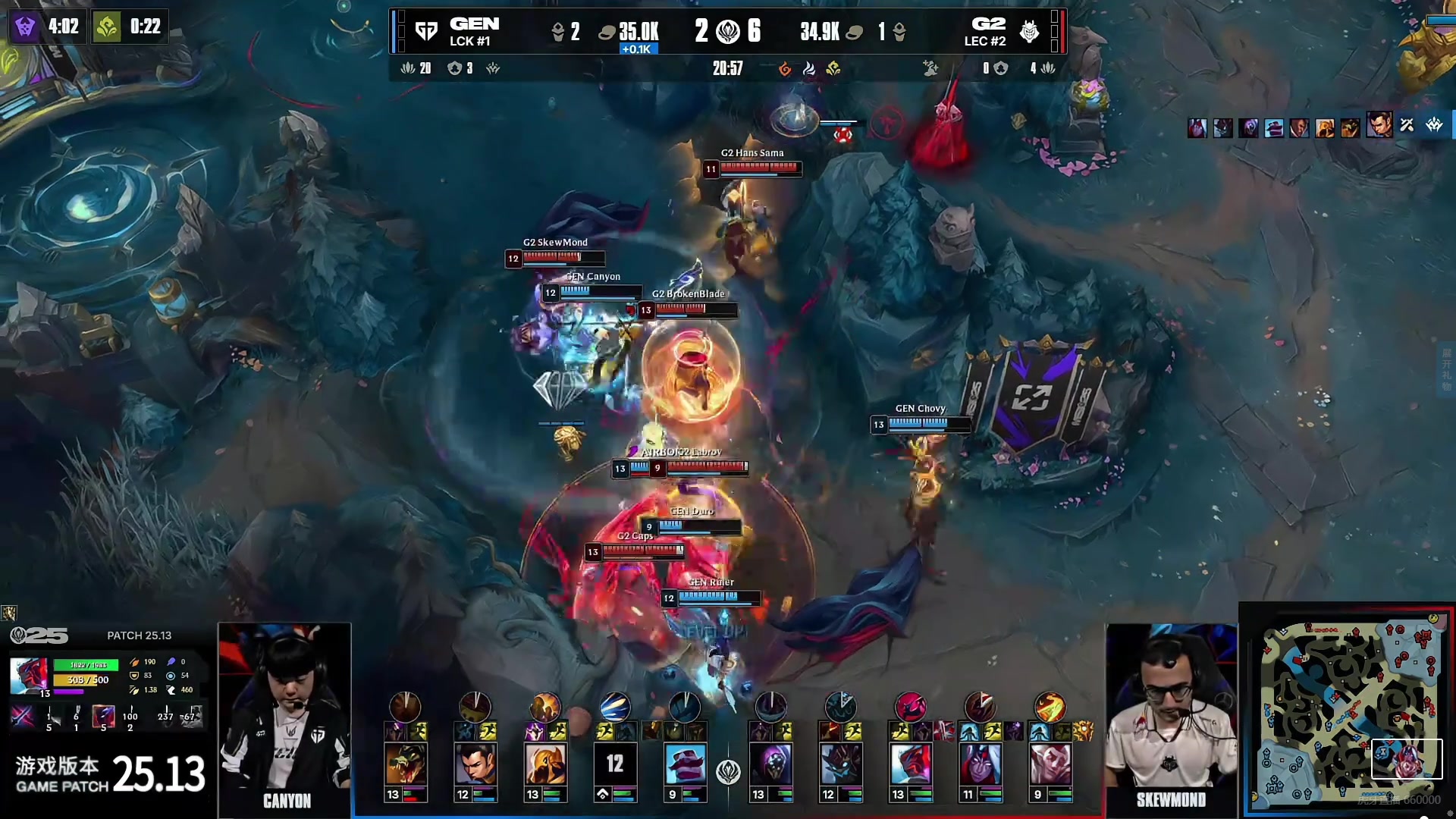Select Renekton's portrait in the bottom scoreboard

pos(405,764)
